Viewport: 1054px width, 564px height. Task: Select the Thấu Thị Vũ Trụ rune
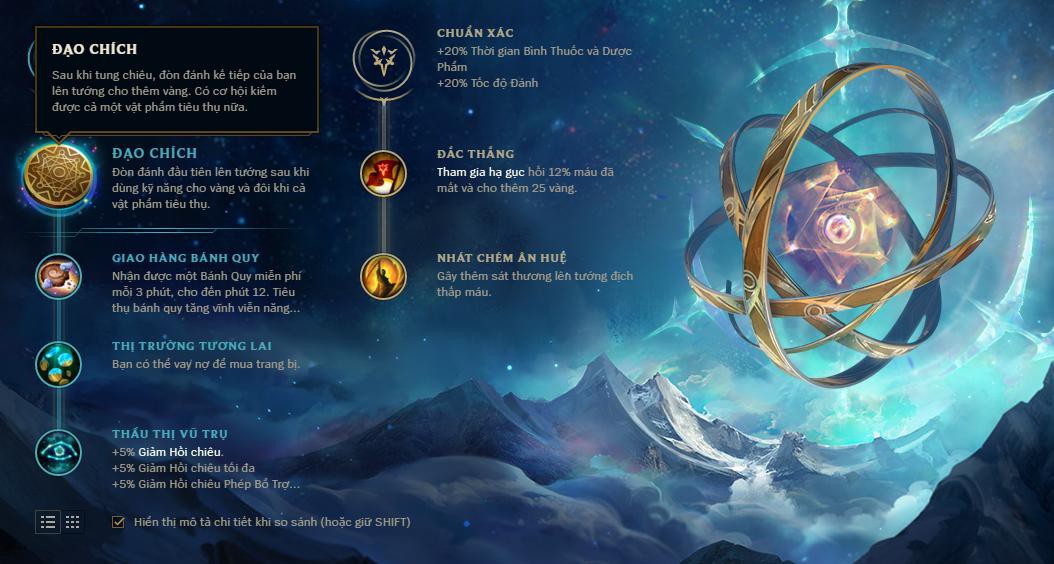pyautogui.click(x=58, y=452)
